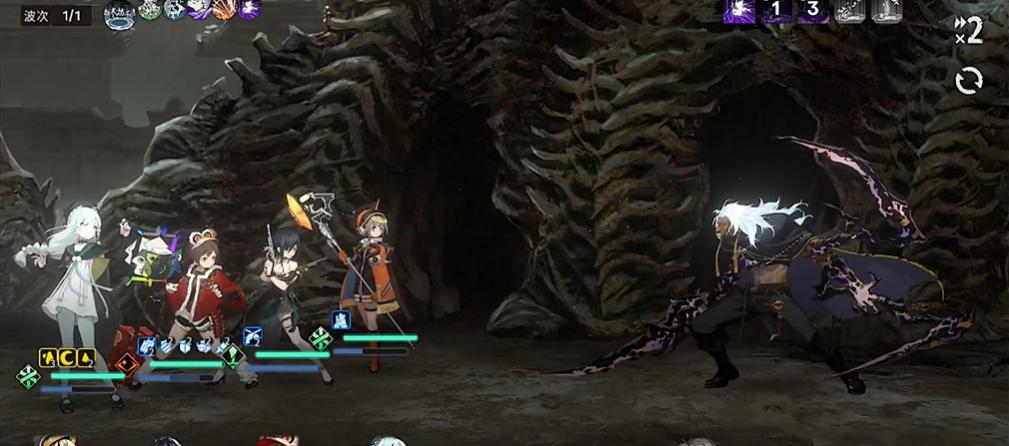Inspect the yellow crescent moon status icon
This screenshot has width=1009, height=446.
tap(67, 357)
